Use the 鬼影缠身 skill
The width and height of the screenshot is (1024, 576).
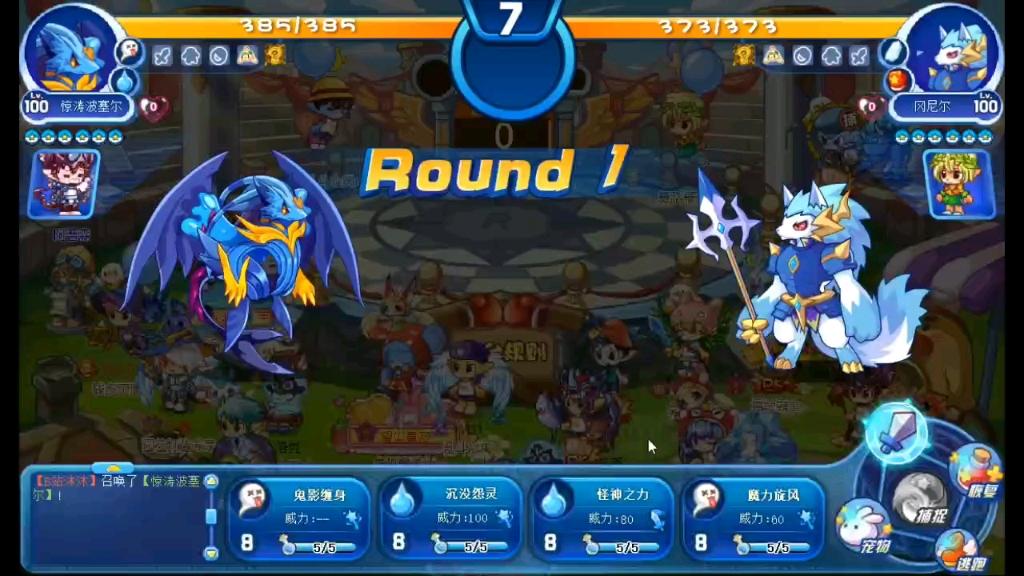299,518
